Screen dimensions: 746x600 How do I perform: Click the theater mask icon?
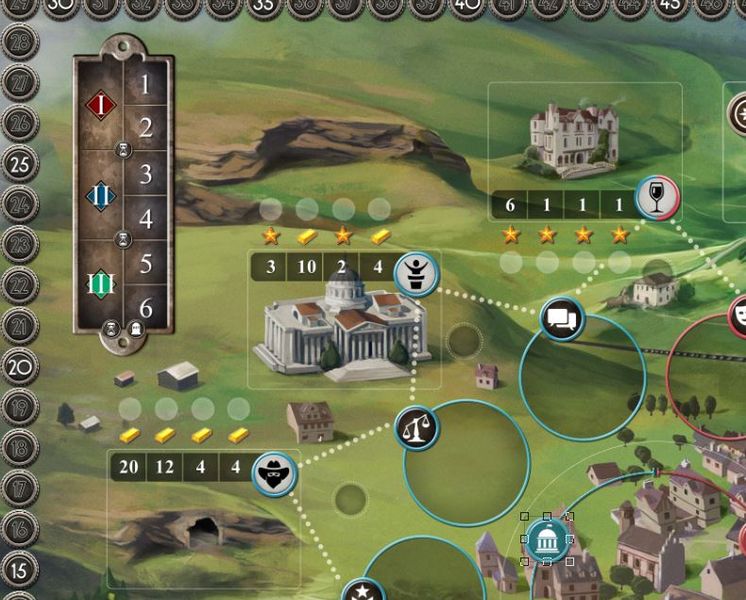click(739, 315)
